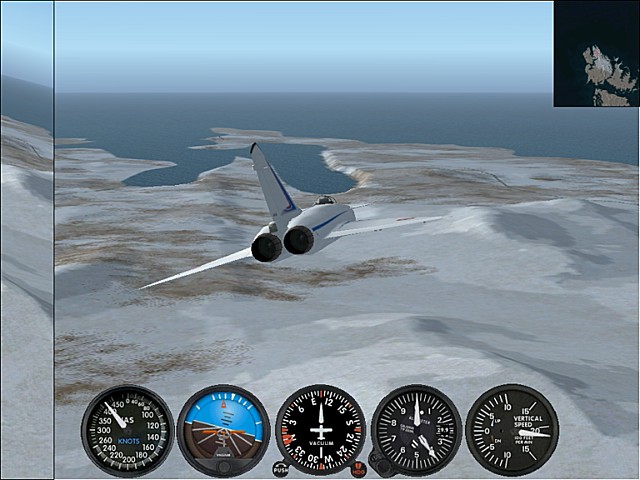Select the attitude indicator (artificial horizon)
This screenshot has height=480, width=640.
pyautogui.click(x=223, y=430)
